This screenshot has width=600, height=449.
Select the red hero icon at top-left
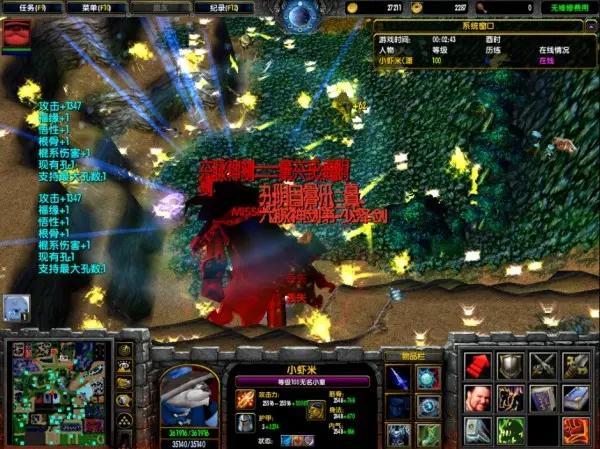click(x=17, y=35)
